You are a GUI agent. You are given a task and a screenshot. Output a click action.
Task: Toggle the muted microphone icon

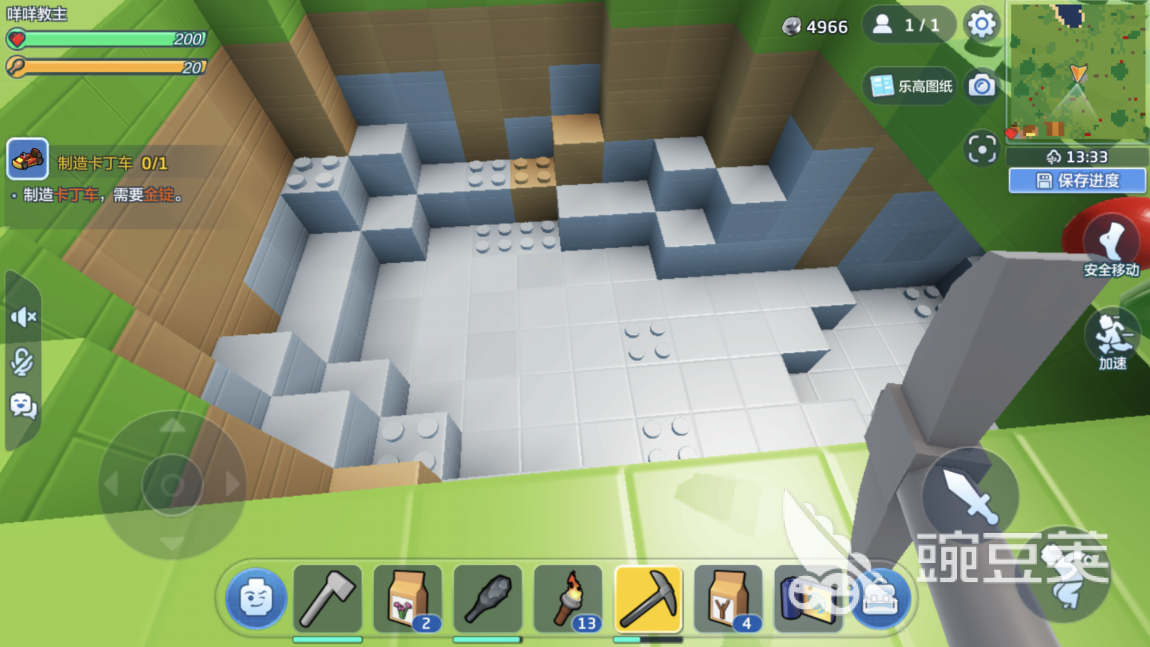tap(23, 362)
